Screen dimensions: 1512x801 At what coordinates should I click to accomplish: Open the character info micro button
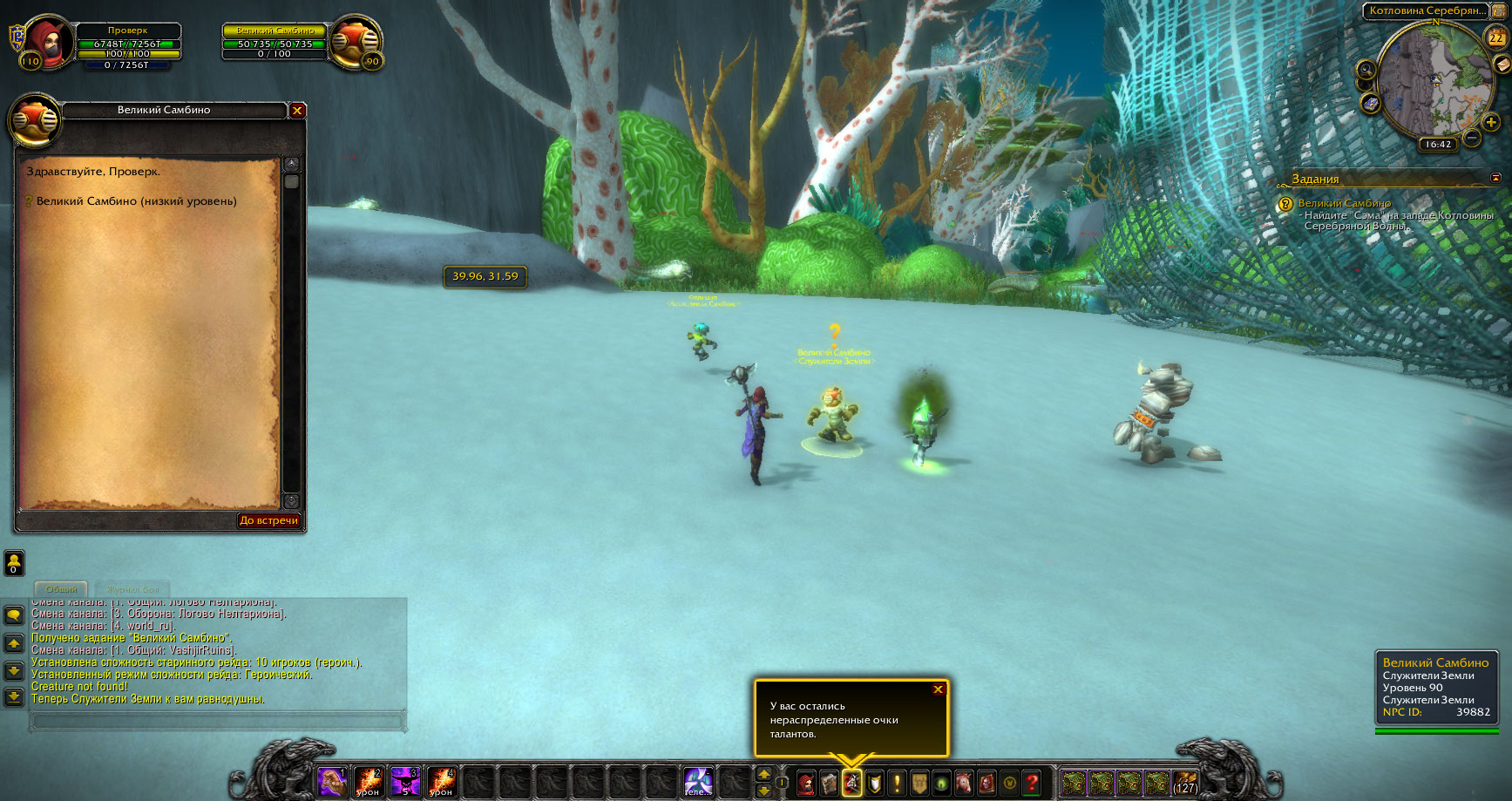(806, 783)
